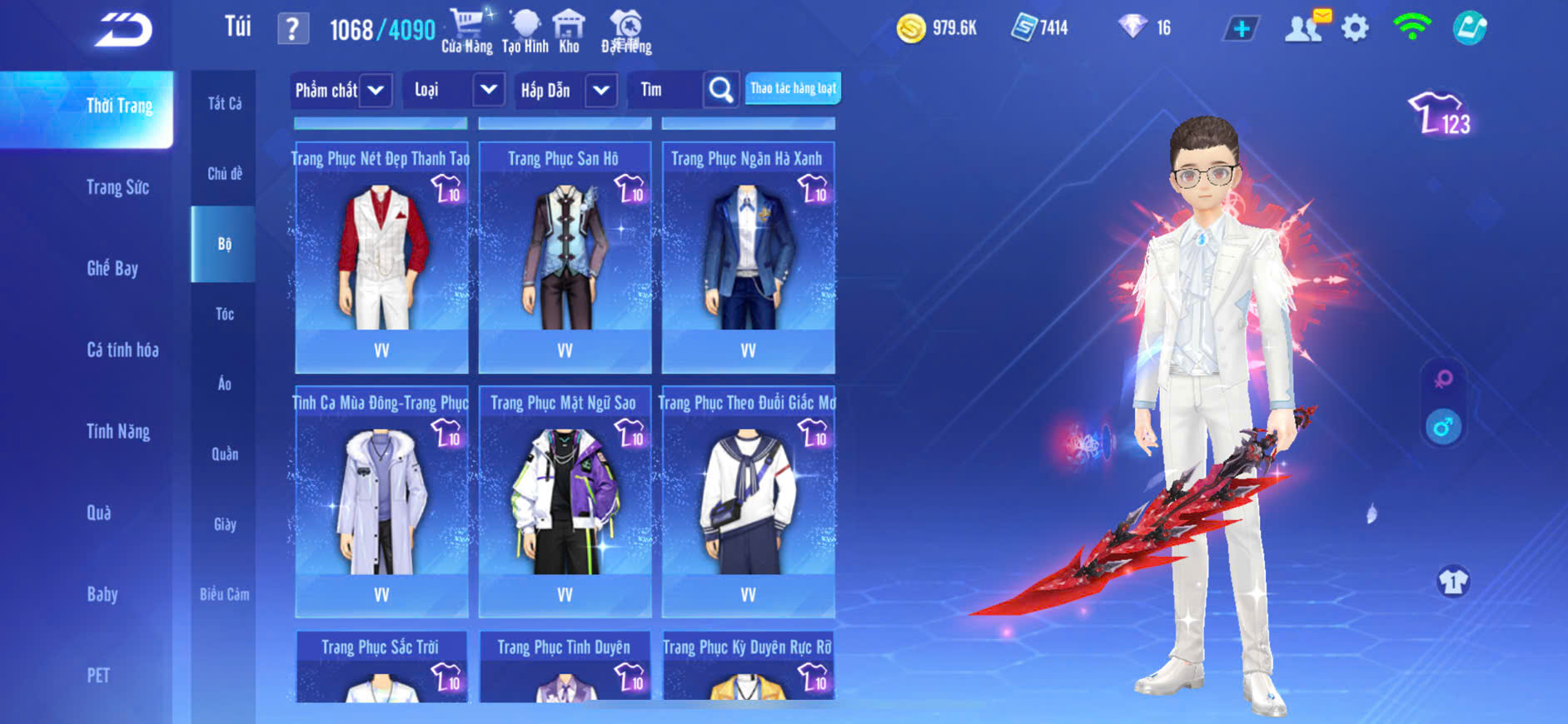Image resolution: width=1568 pixels, height=724 pixels.
Task: Open the question mark help button
Action: pos(292,30)
